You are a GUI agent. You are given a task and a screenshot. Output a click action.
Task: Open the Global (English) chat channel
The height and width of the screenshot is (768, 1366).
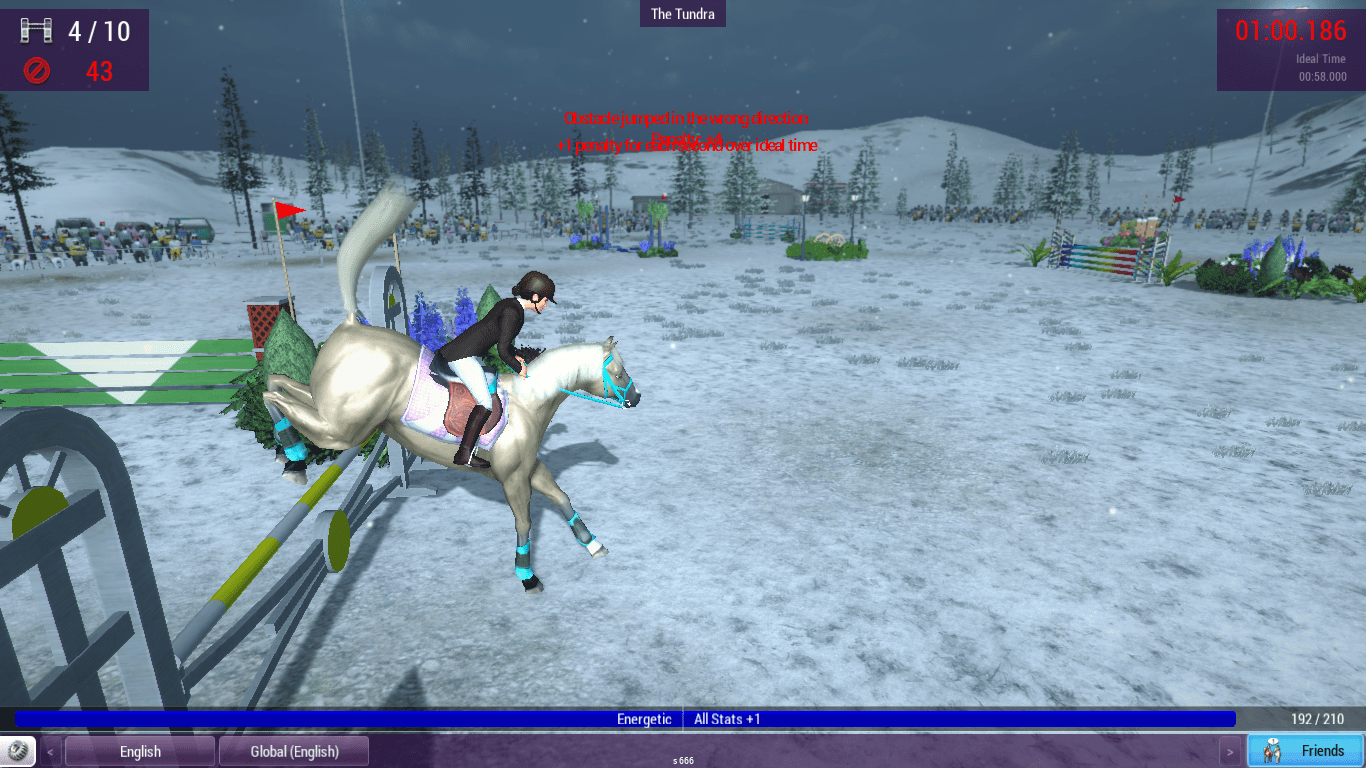click(294, 751)
